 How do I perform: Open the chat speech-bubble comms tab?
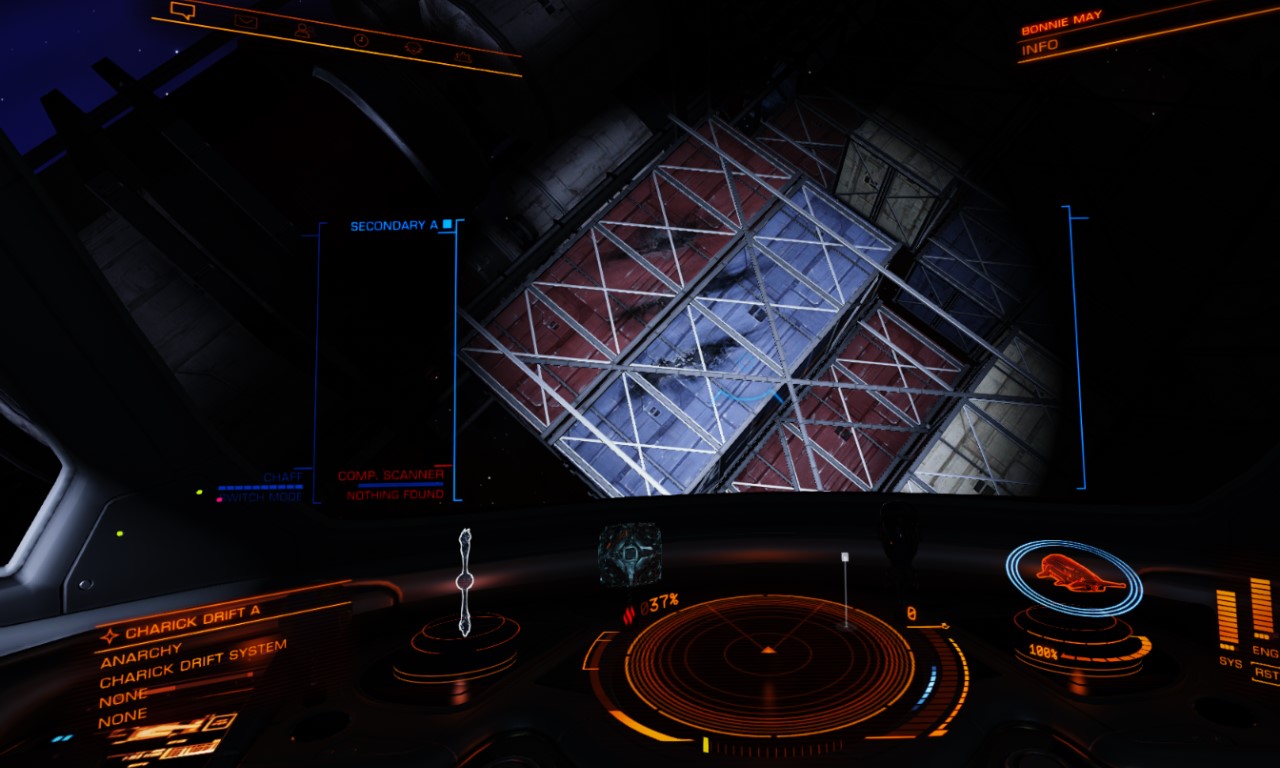(182, 11)
